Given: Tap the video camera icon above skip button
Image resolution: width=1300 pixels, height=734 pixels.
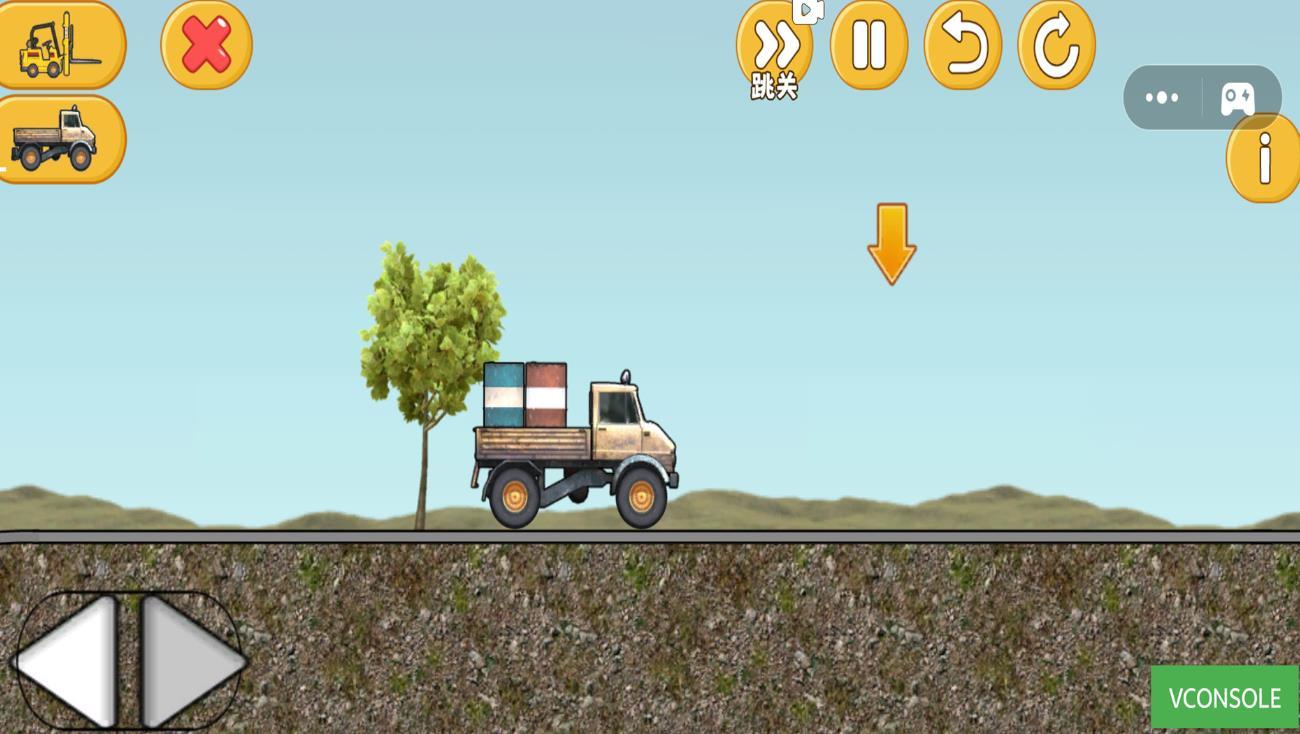Looking at the screenshot, I should (x=810, y=10).
